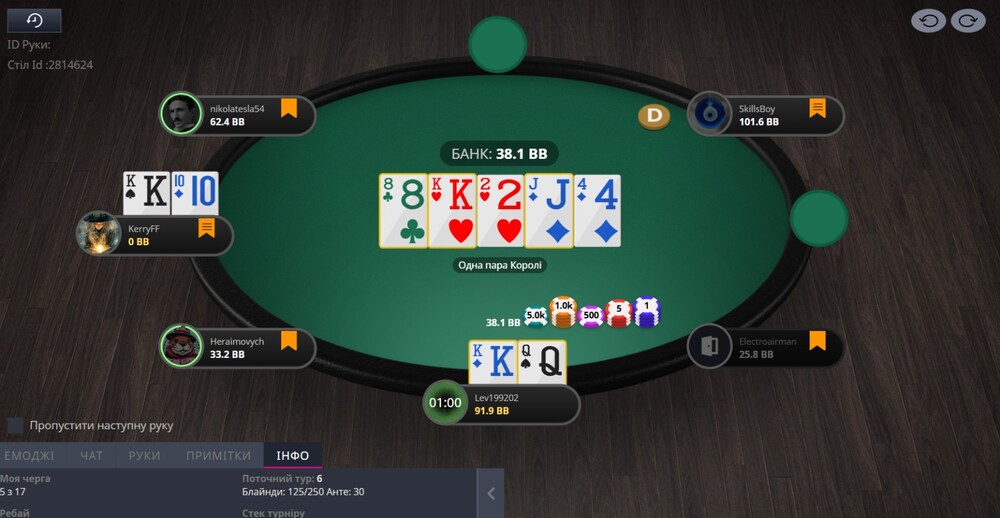Select the ПРИМІТКИ tab

tap(218, 456)
